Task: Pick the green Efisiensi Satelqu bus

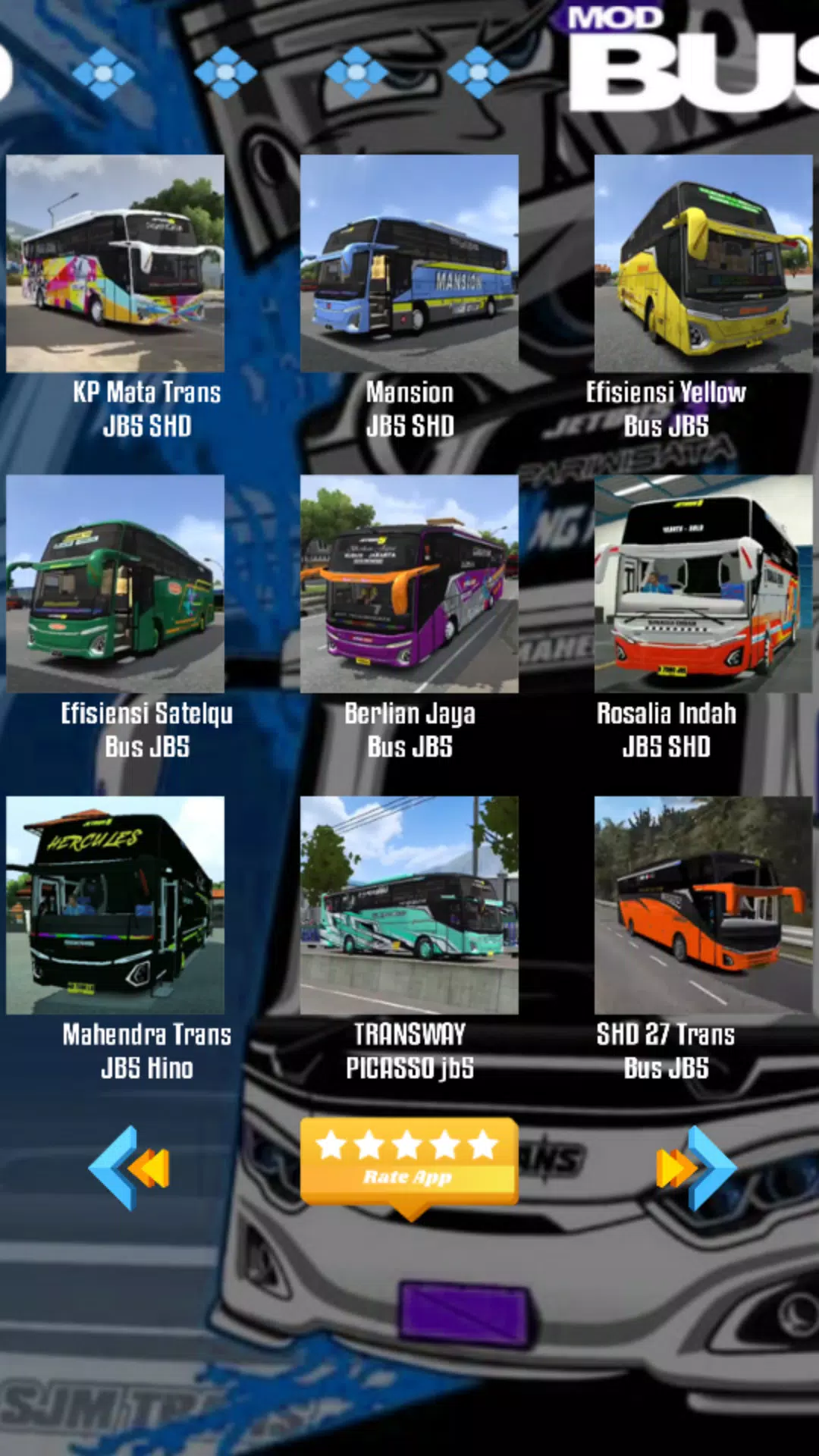Action: pyautogui.click(x=115, y=584)
